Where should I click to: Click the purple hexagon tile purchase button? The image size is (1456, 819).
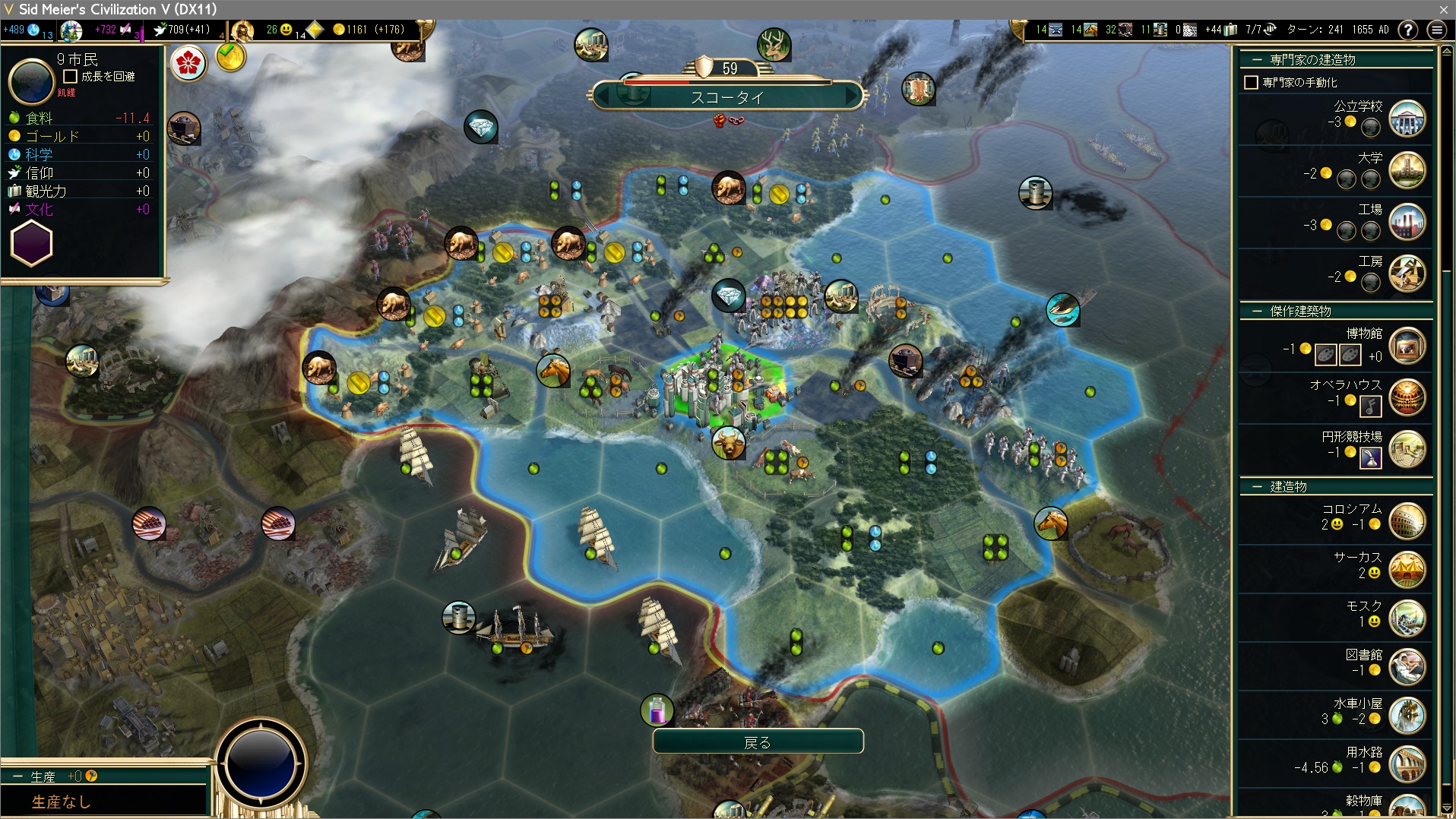[31, 244]
